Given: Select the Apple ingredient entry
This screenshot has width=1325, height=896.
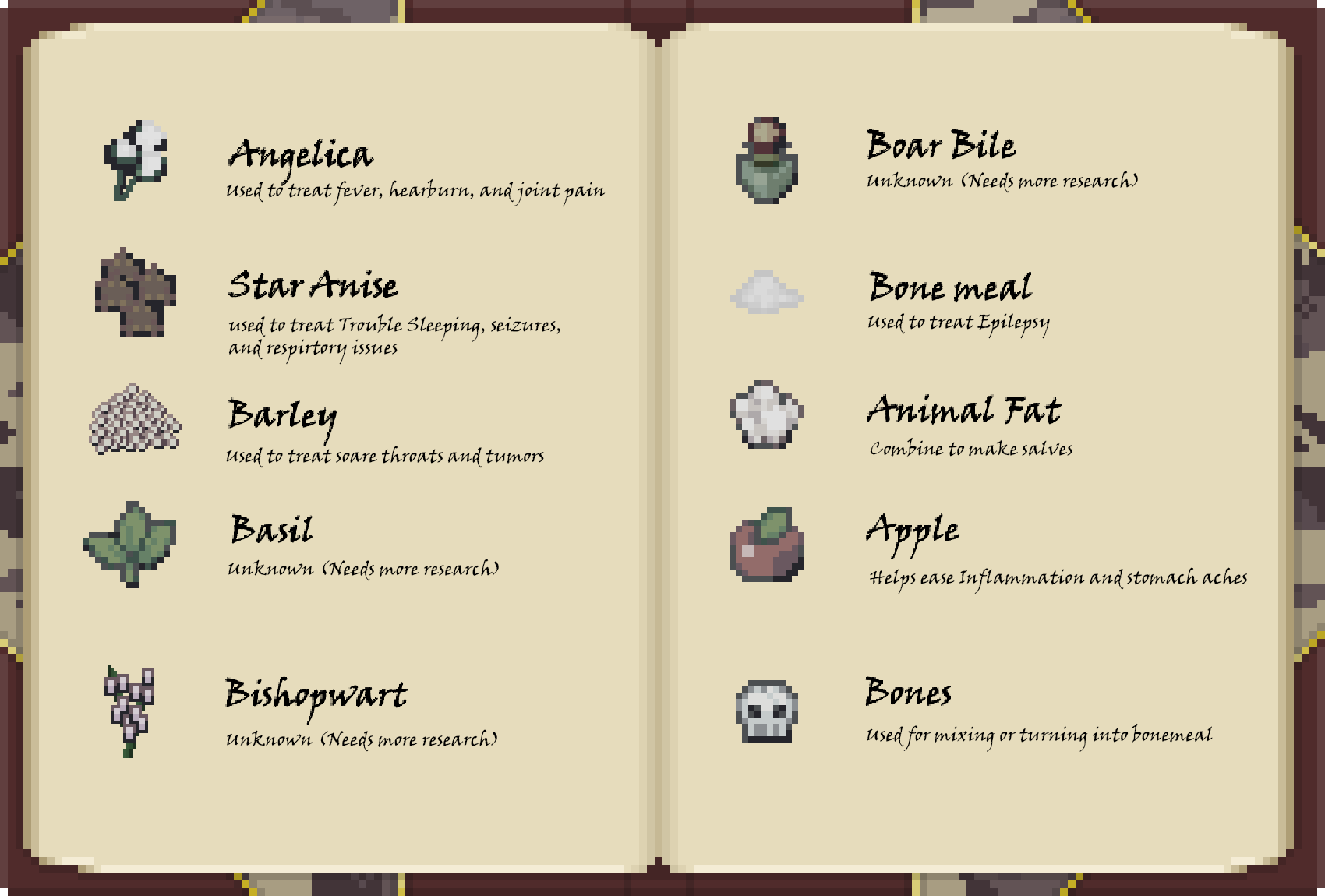Looking at the screenshot, I should 913,531.
